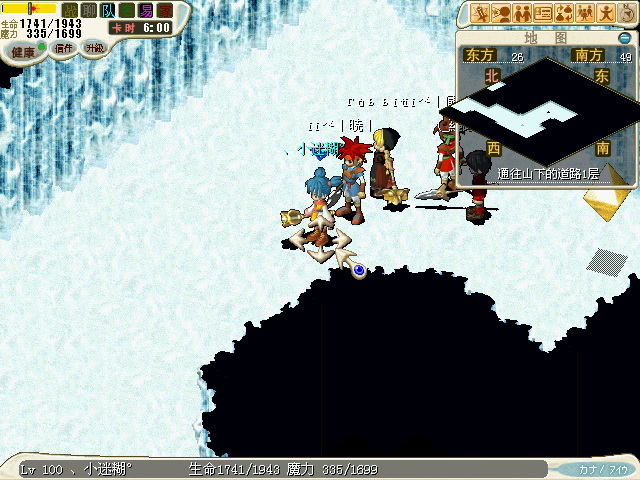The height and width of the screenshot is (480, 640).
Task: Toggle the 聊 chat button
Action: [89, 10]
